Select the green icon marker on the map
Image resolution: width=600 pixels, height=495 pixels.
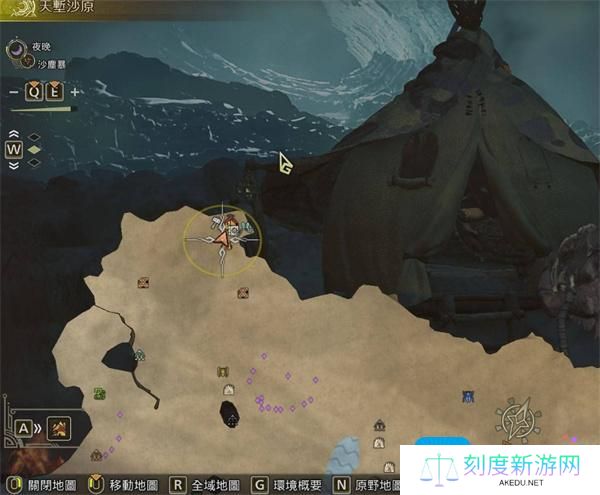[100, 393]
